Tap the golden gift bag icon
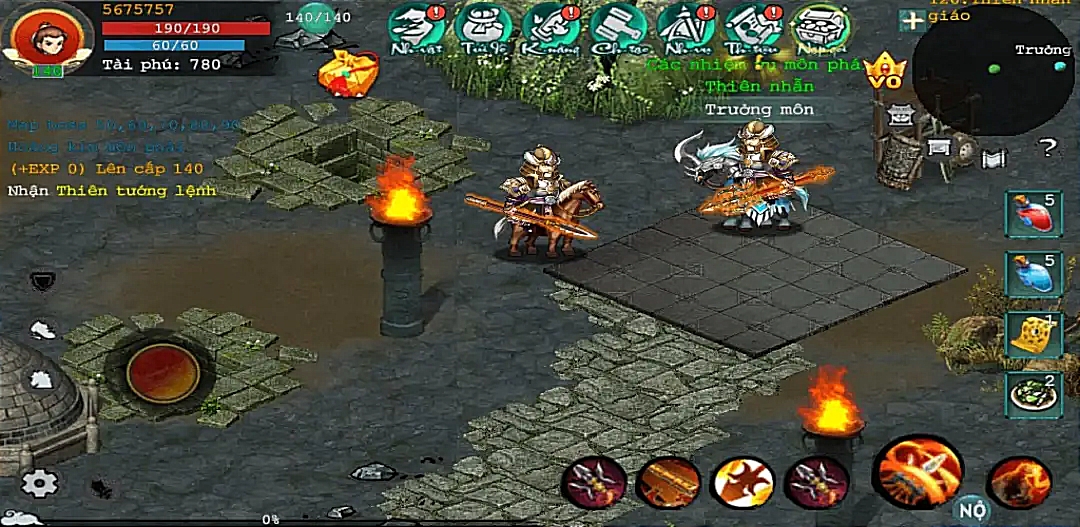This screenshot has height=527, width=1080. click(x=345, y=72)
